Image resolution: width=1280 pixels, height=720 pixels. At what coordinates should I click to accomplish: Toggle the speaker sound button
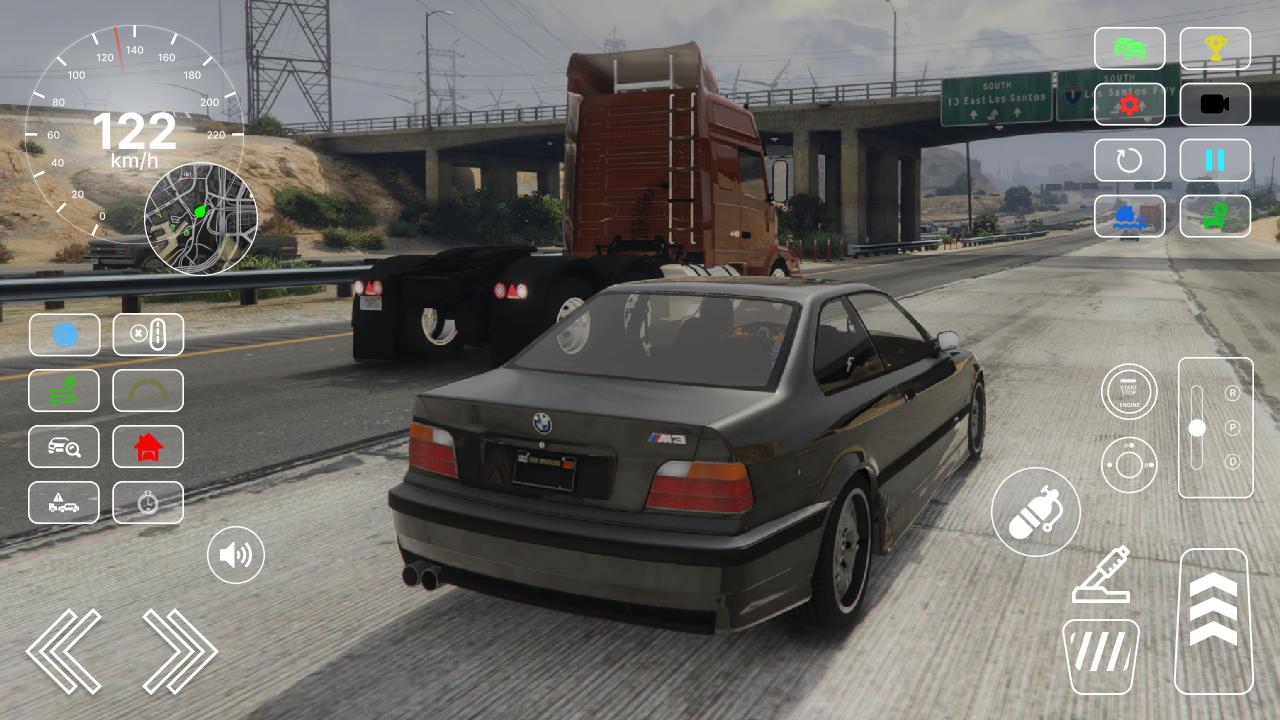click(x=236, y=555)
